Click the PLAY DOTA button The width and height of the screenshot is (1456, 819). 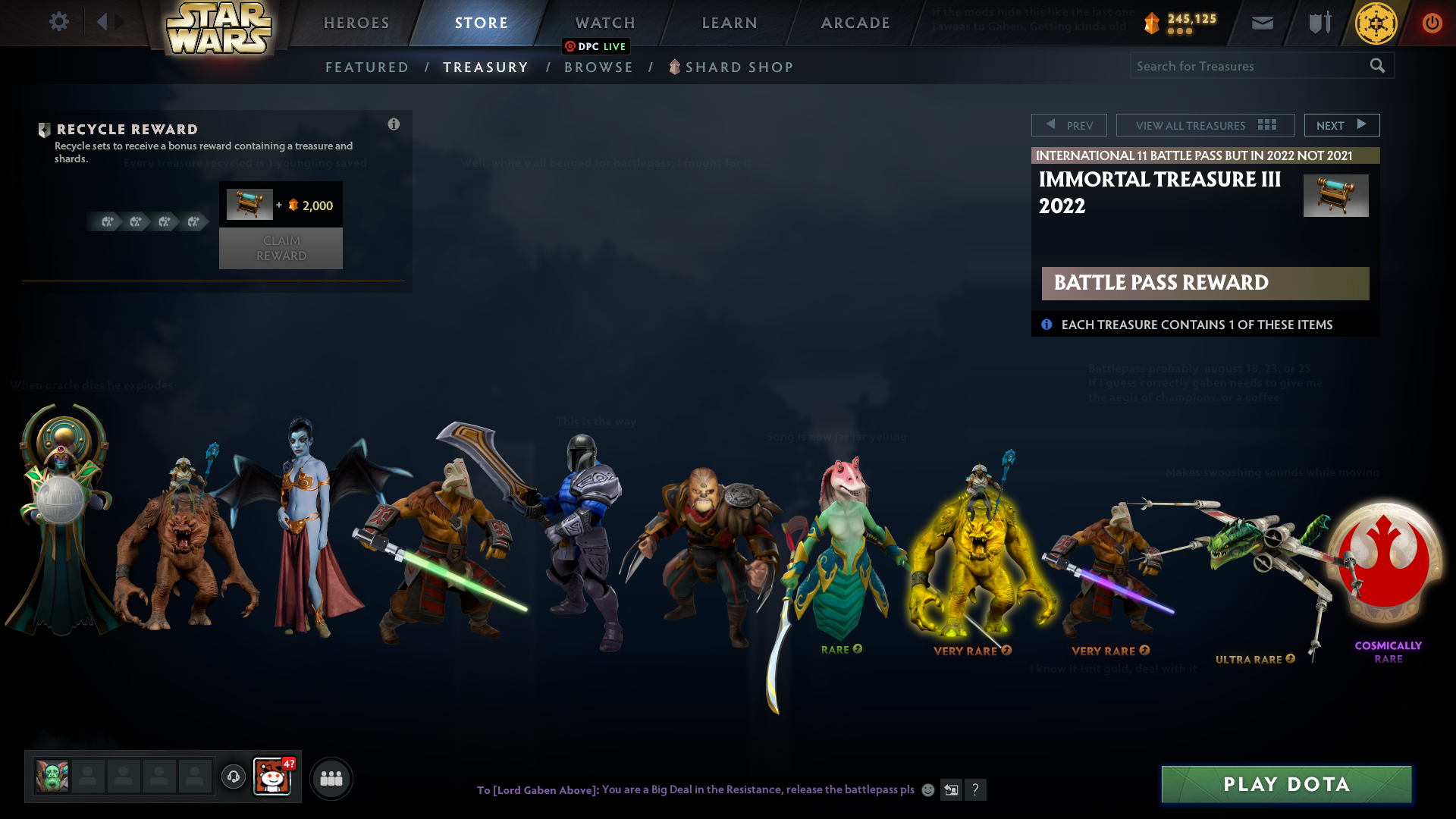tap(1285, 785)
